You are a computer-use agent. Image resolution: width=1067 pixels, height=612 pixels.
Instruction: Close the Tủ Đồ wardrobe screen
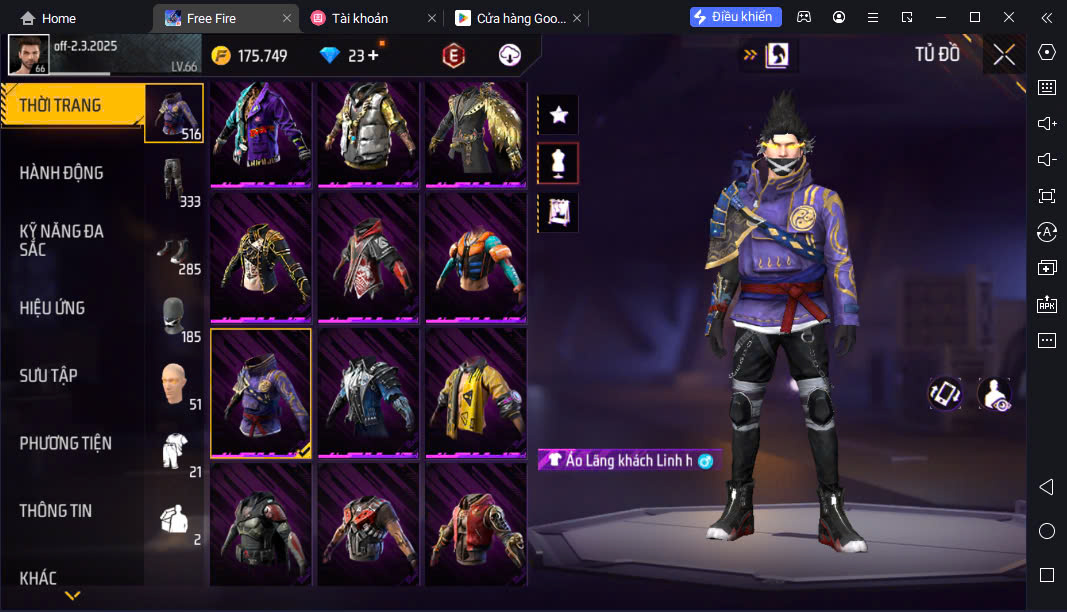pos(1004,55)
